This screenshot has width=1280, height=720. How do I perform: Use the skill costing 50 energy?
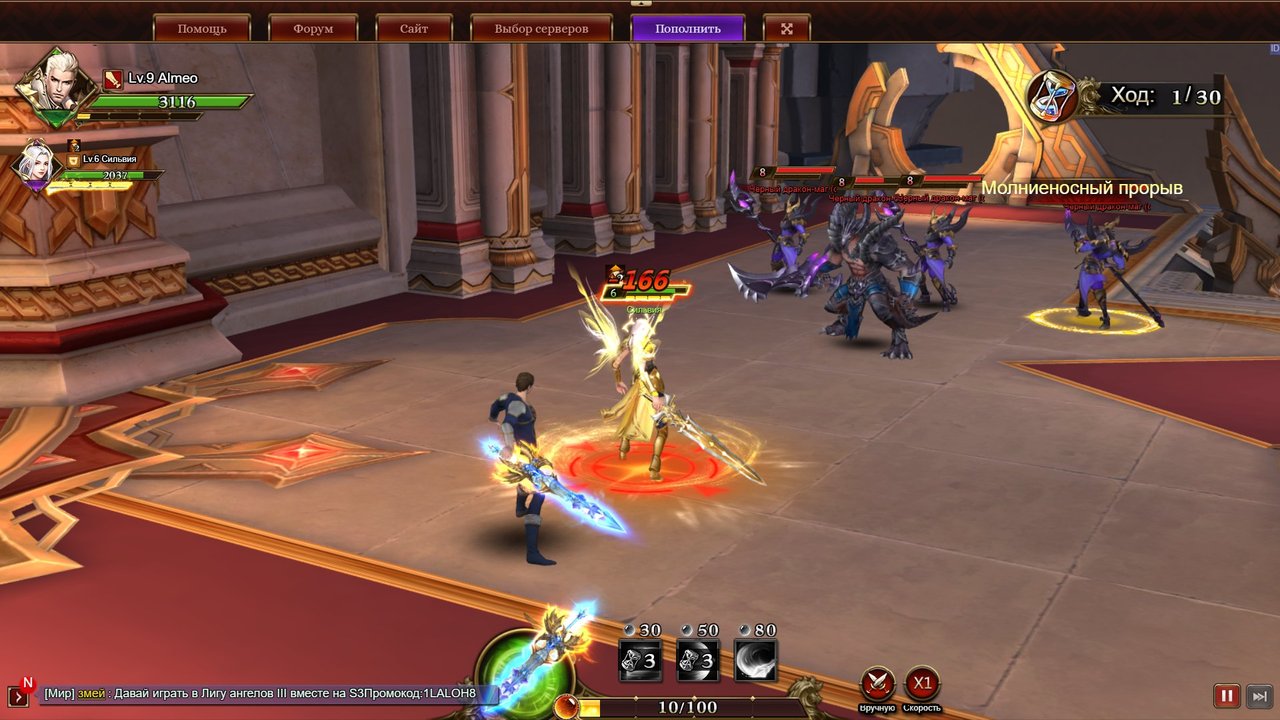click(698, 660)
